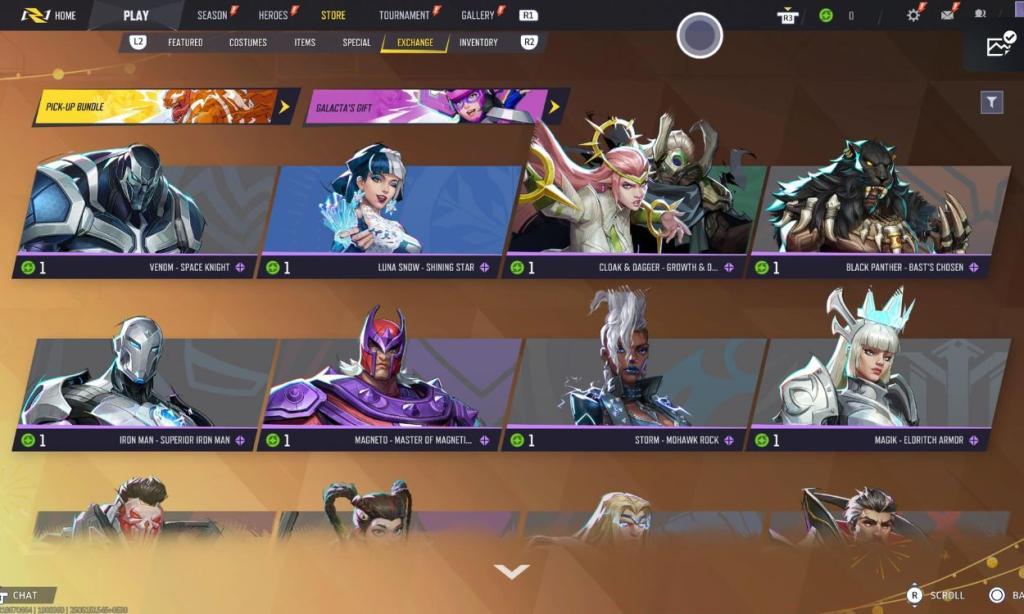Open the Pick-Up Bundle banner
The image size is (1024, 614).
(x=162, y=106)
